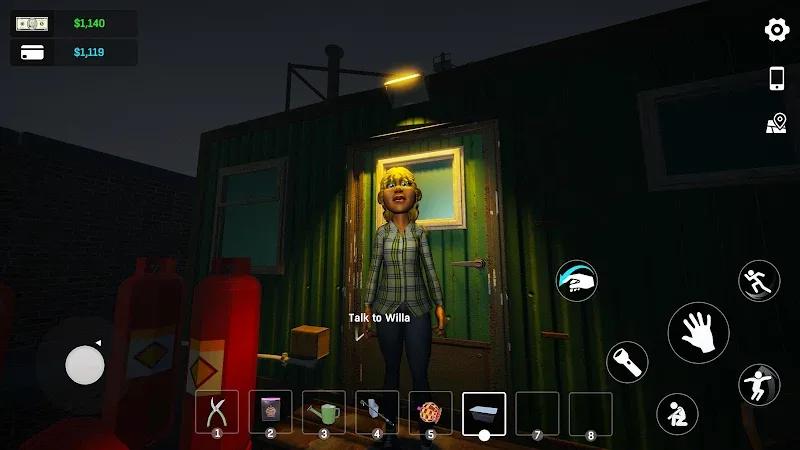This screenshot has height=450, width=800.
Task: Select the highlighted tray hotbar slot
Action: pyautogui.click(x=484, y=413)
